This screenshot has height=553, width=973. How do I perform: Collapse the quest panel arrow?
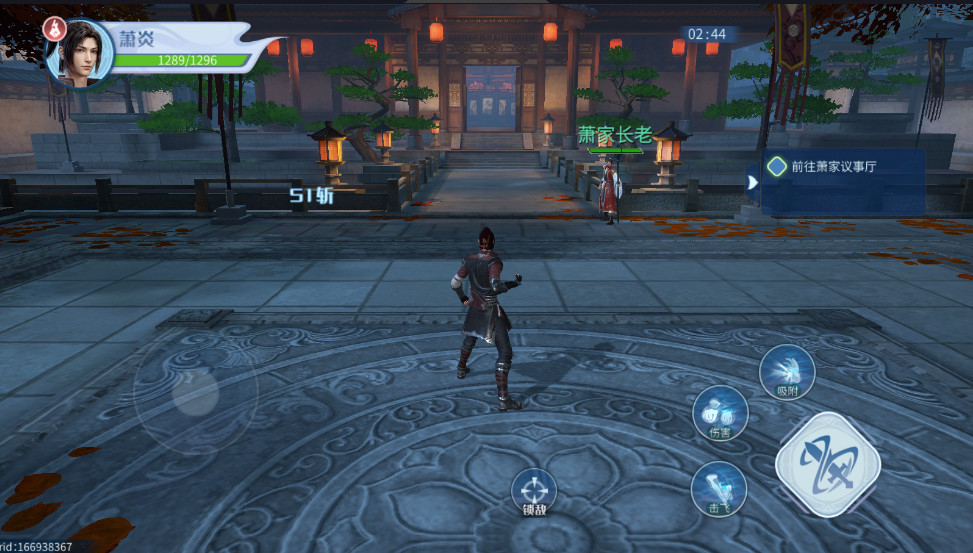(752, 182)
